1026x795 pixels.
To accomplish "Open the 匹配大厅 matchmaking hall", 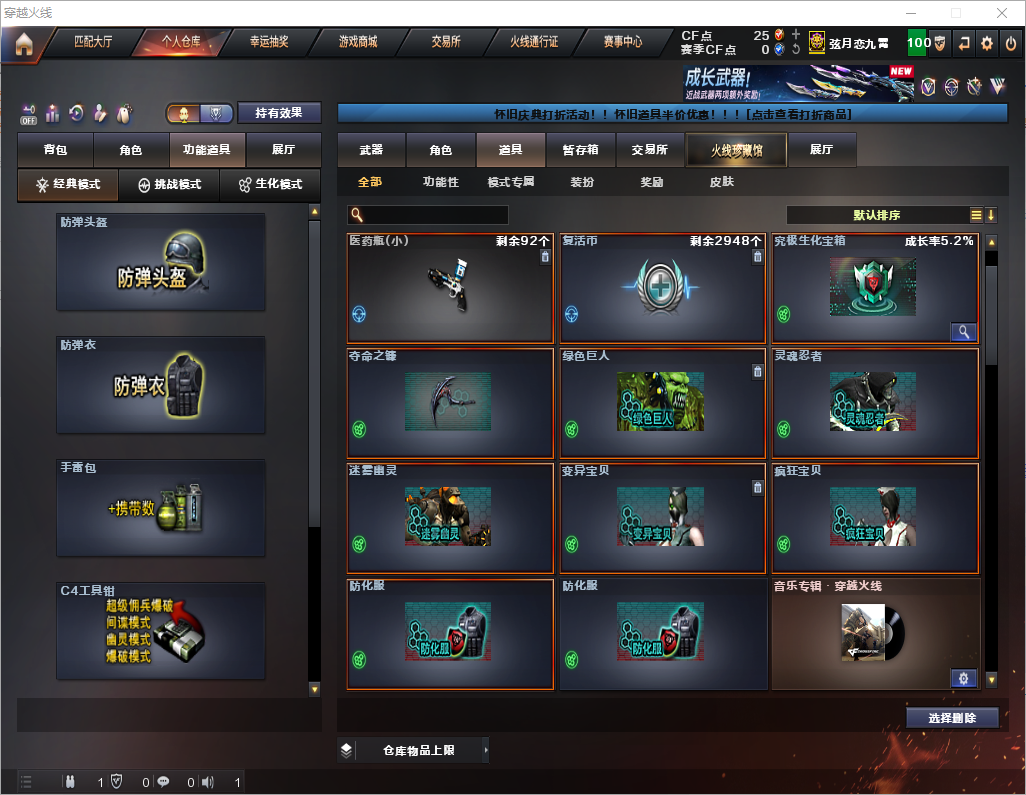I will click(93, 43).
